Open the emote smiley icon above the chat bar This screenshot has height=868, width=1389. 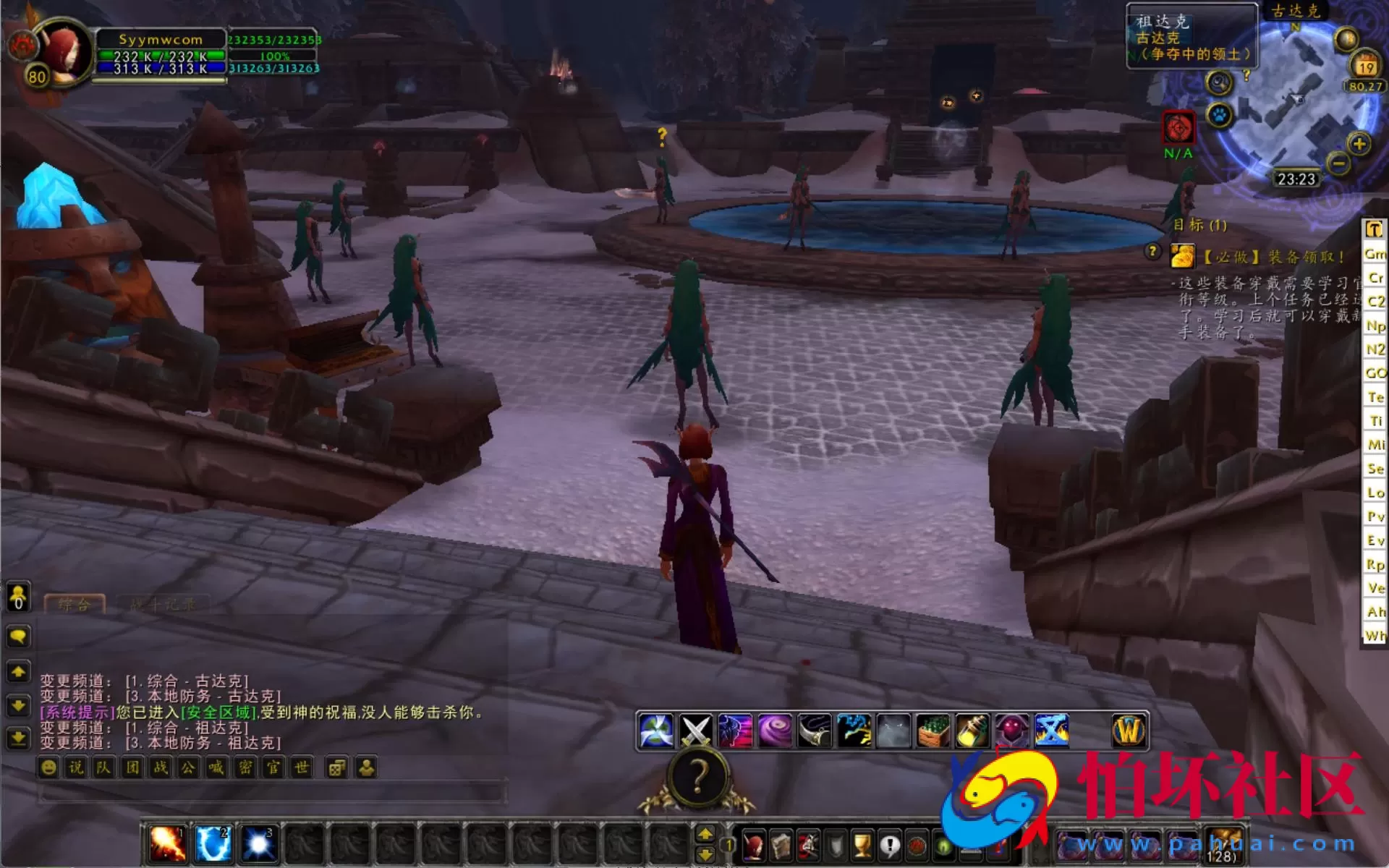point(48,767)
